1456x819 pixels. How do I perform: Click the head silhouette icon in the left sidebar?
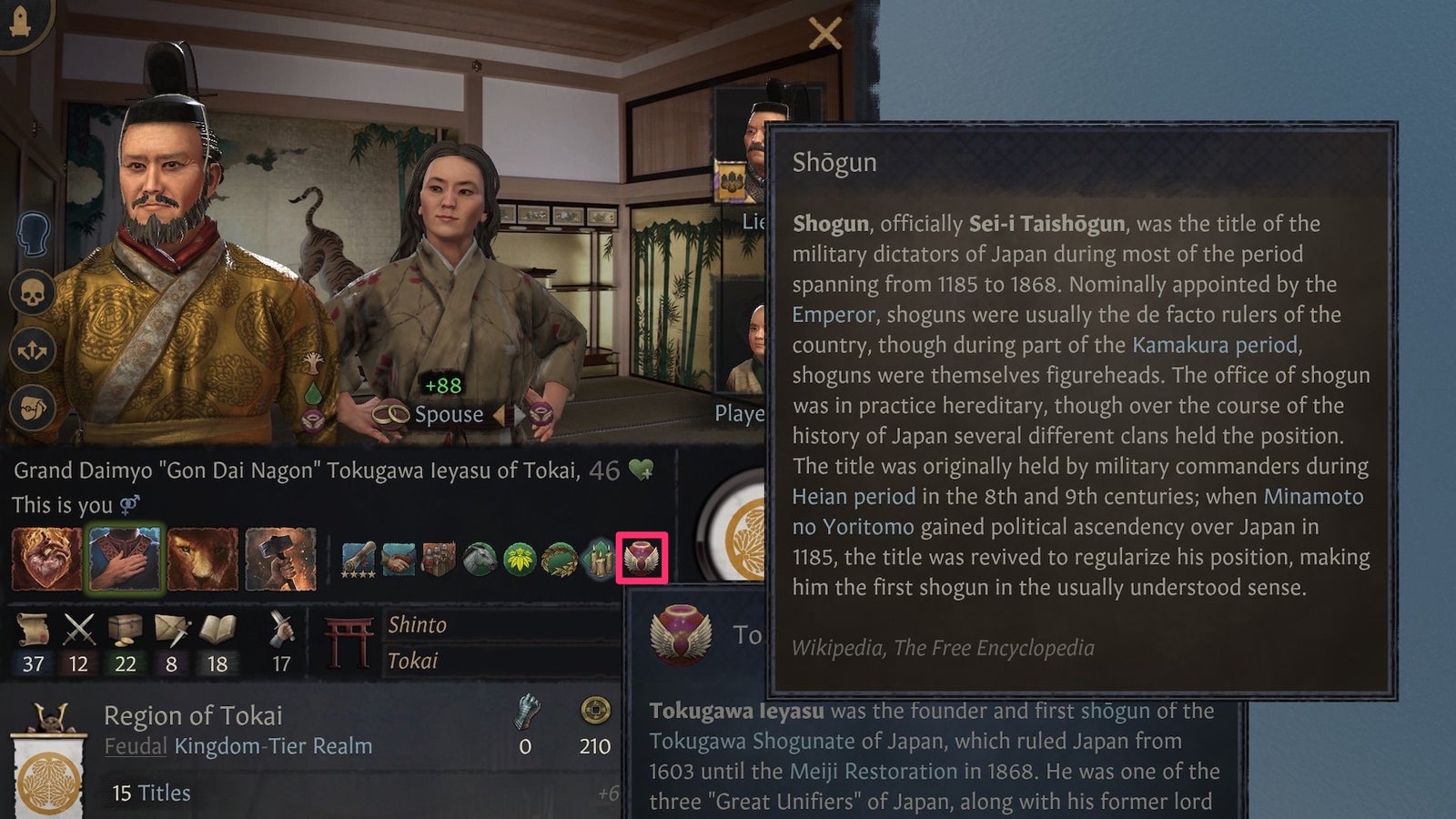33,230
